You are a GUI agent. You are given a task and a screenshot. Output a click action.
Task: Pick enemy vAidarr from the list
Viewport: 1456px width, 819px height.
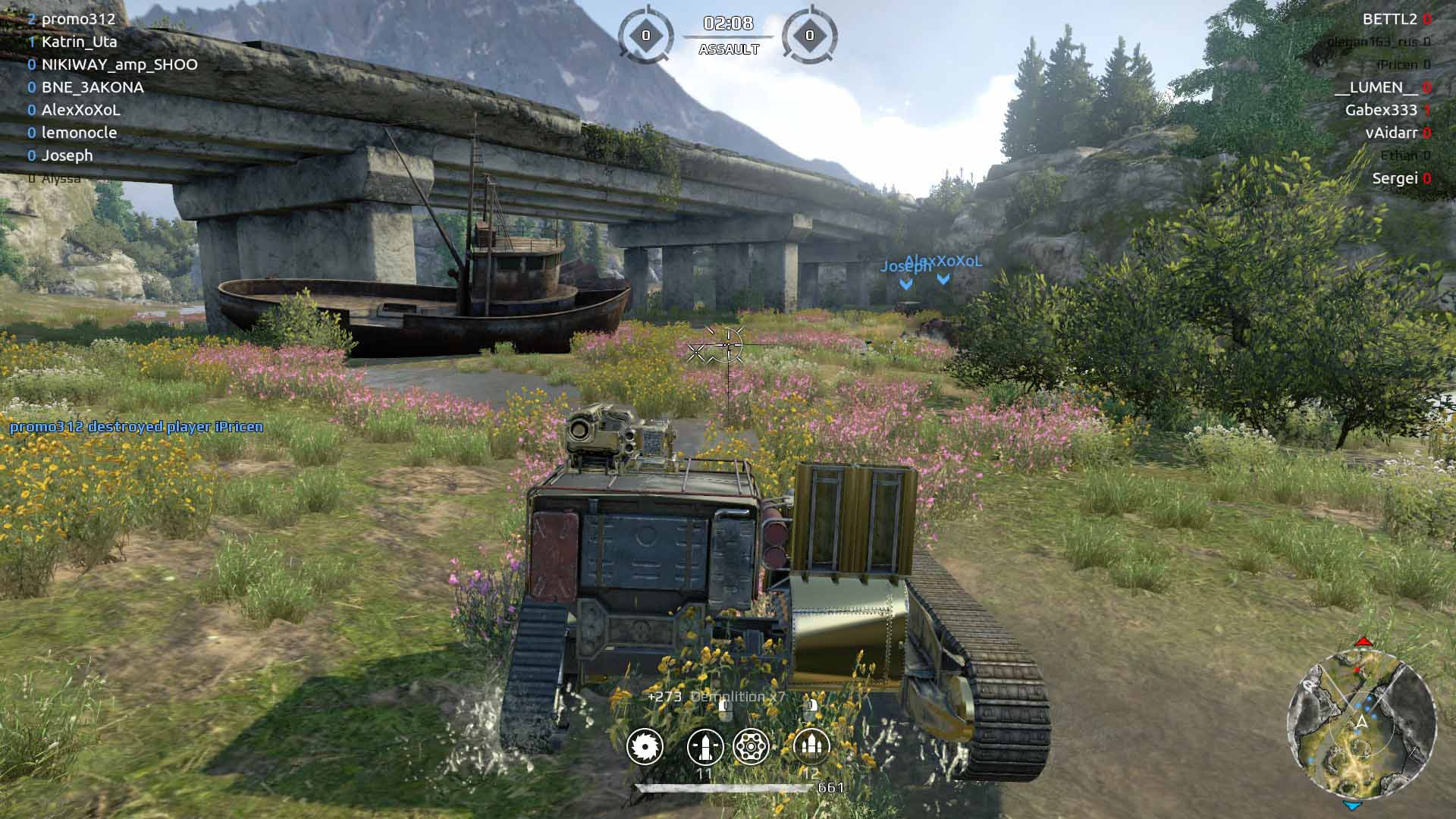[1391, 133]
